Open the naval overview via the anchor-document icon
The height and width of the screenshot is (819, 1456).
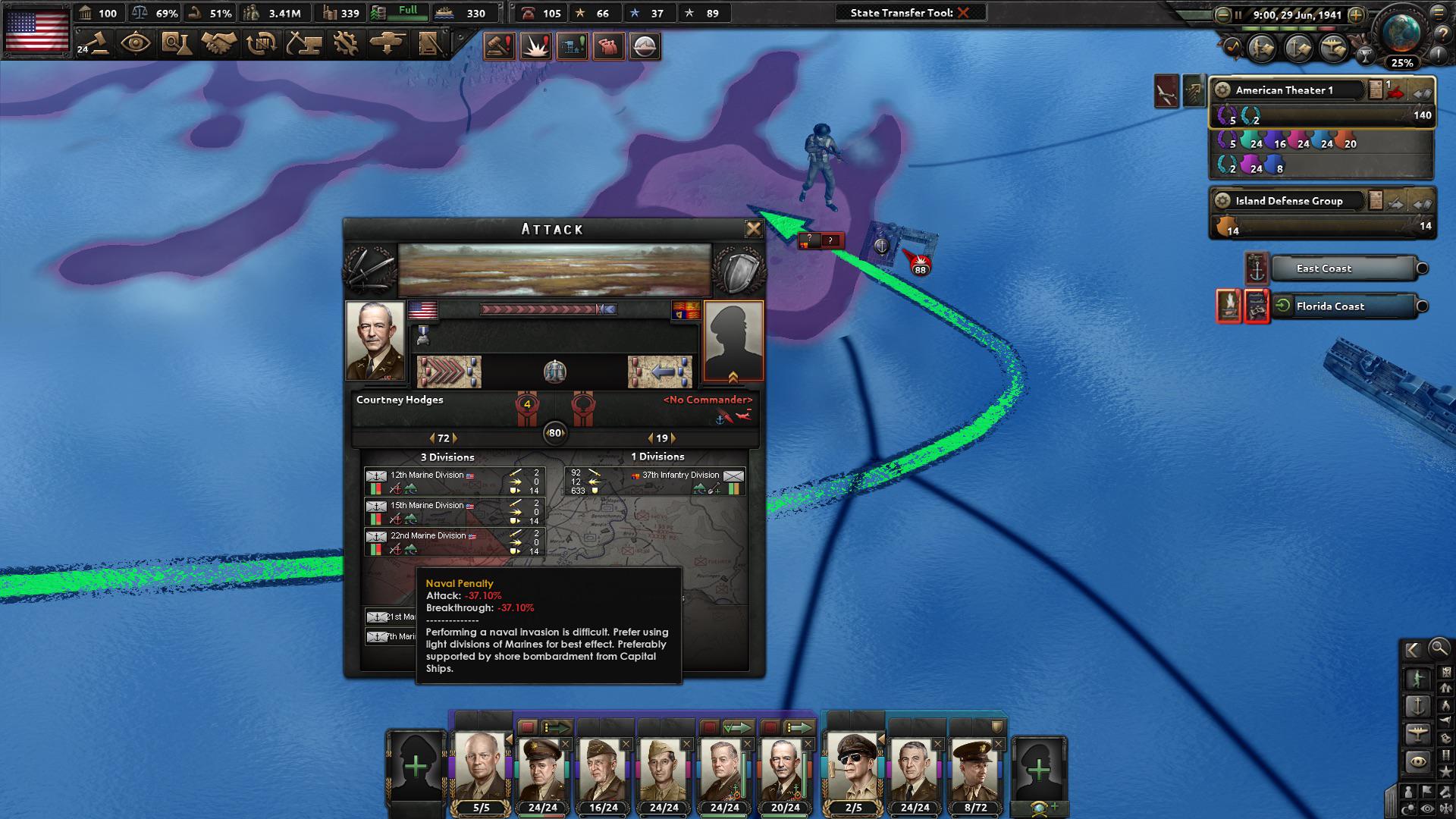click(x=1298, y=49)
